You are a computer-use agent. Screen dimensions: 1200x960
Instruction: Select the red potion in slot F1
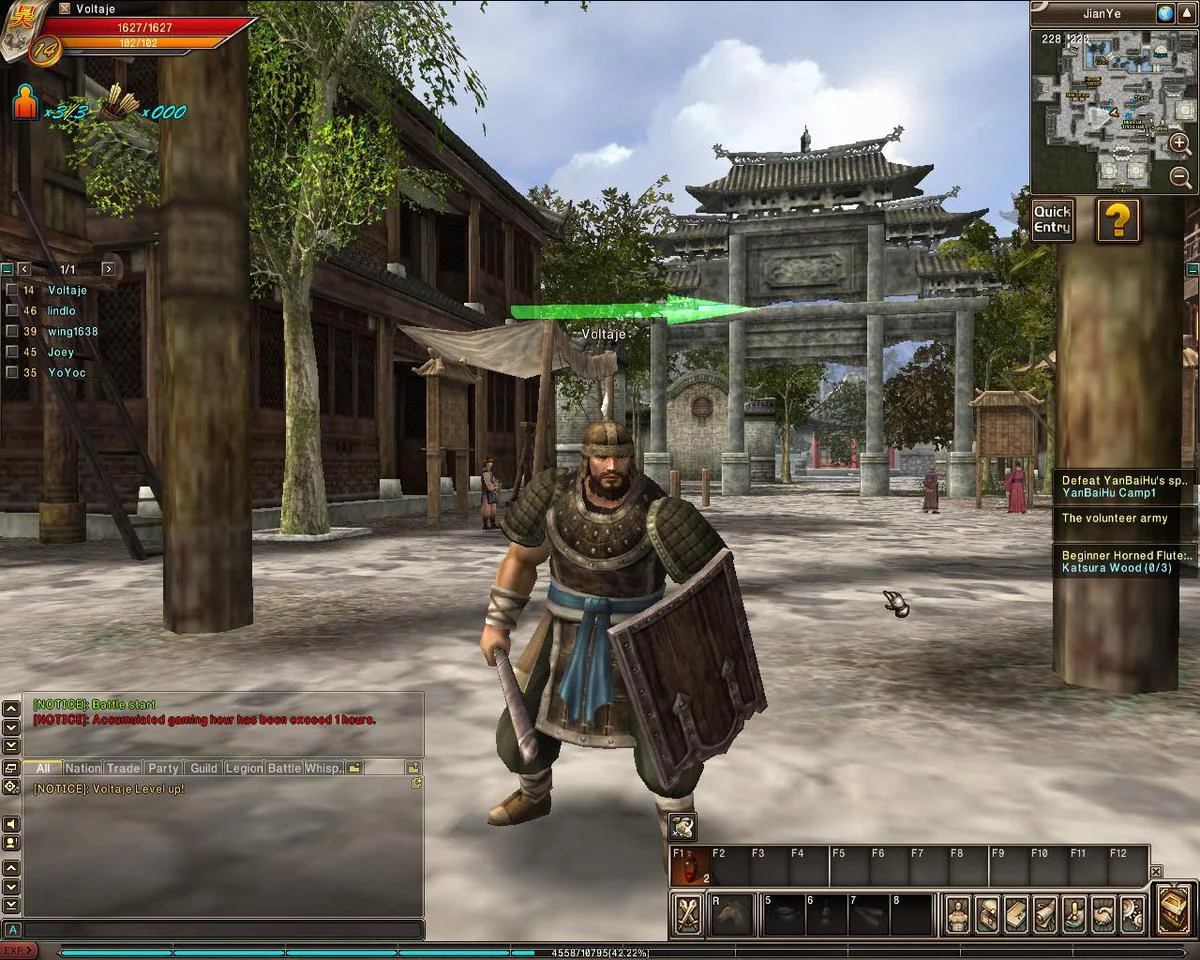[689, 866]
